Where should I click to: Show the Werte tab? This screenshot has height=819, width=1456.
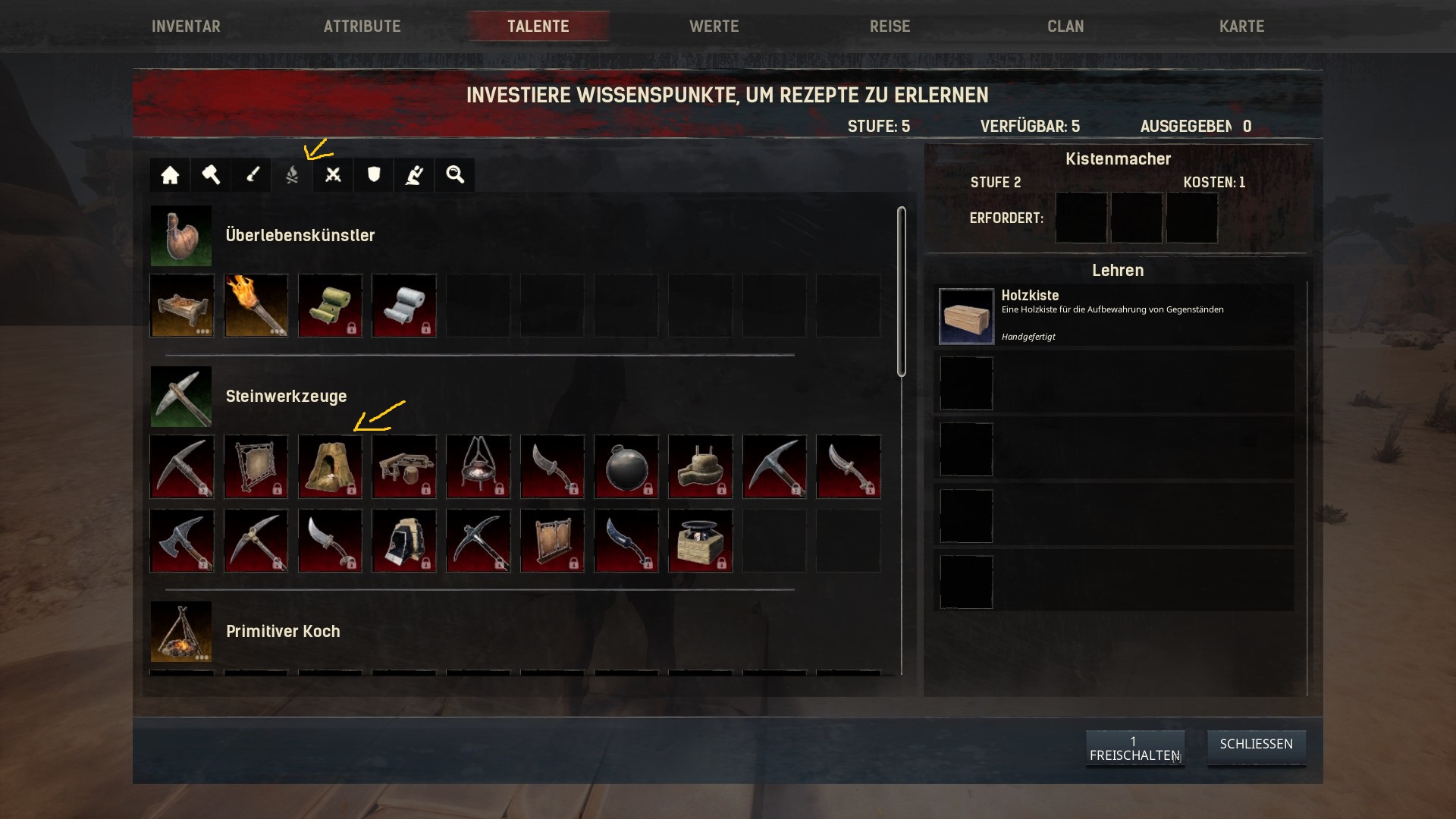714,27
